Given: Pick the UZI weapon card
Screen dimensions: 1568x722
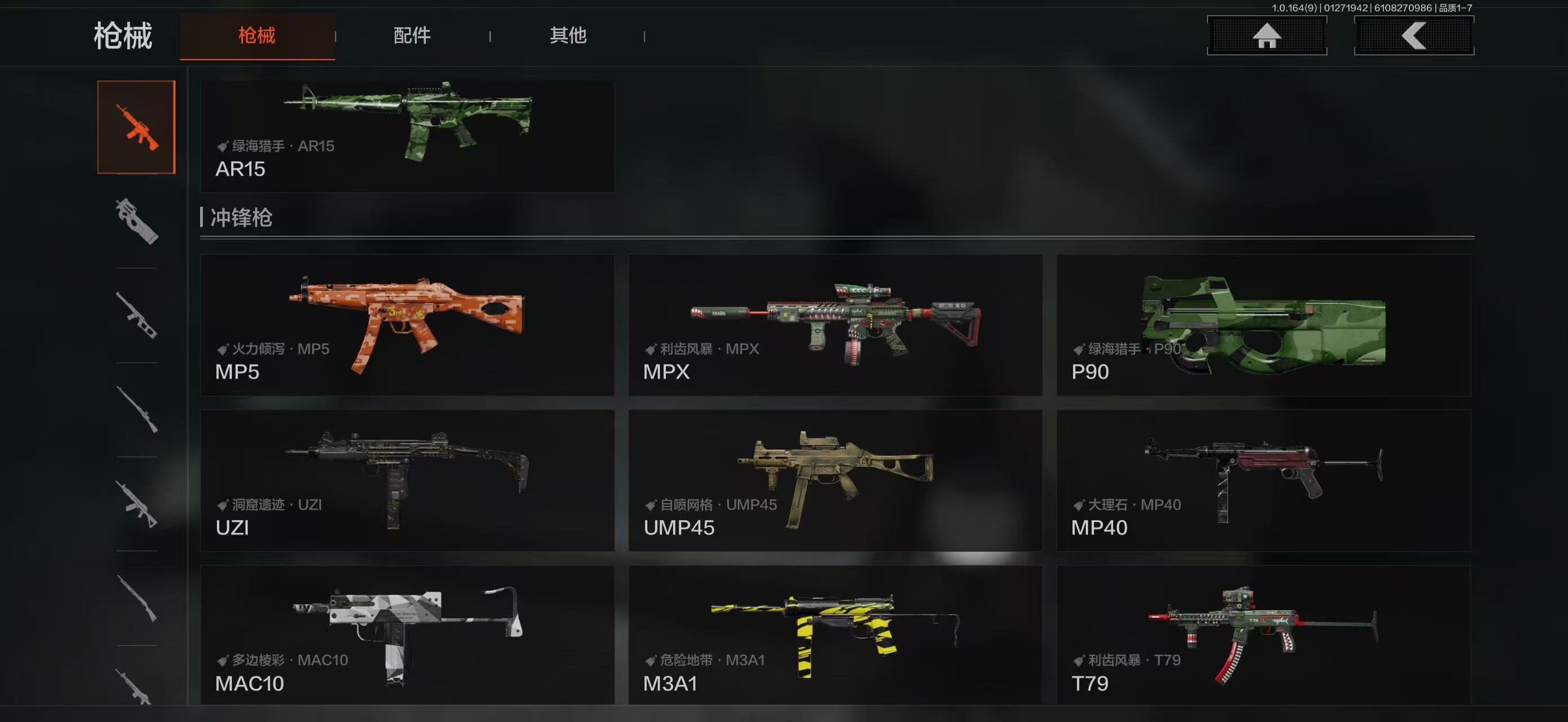Looking at the screenshot, I should (407, 481).
